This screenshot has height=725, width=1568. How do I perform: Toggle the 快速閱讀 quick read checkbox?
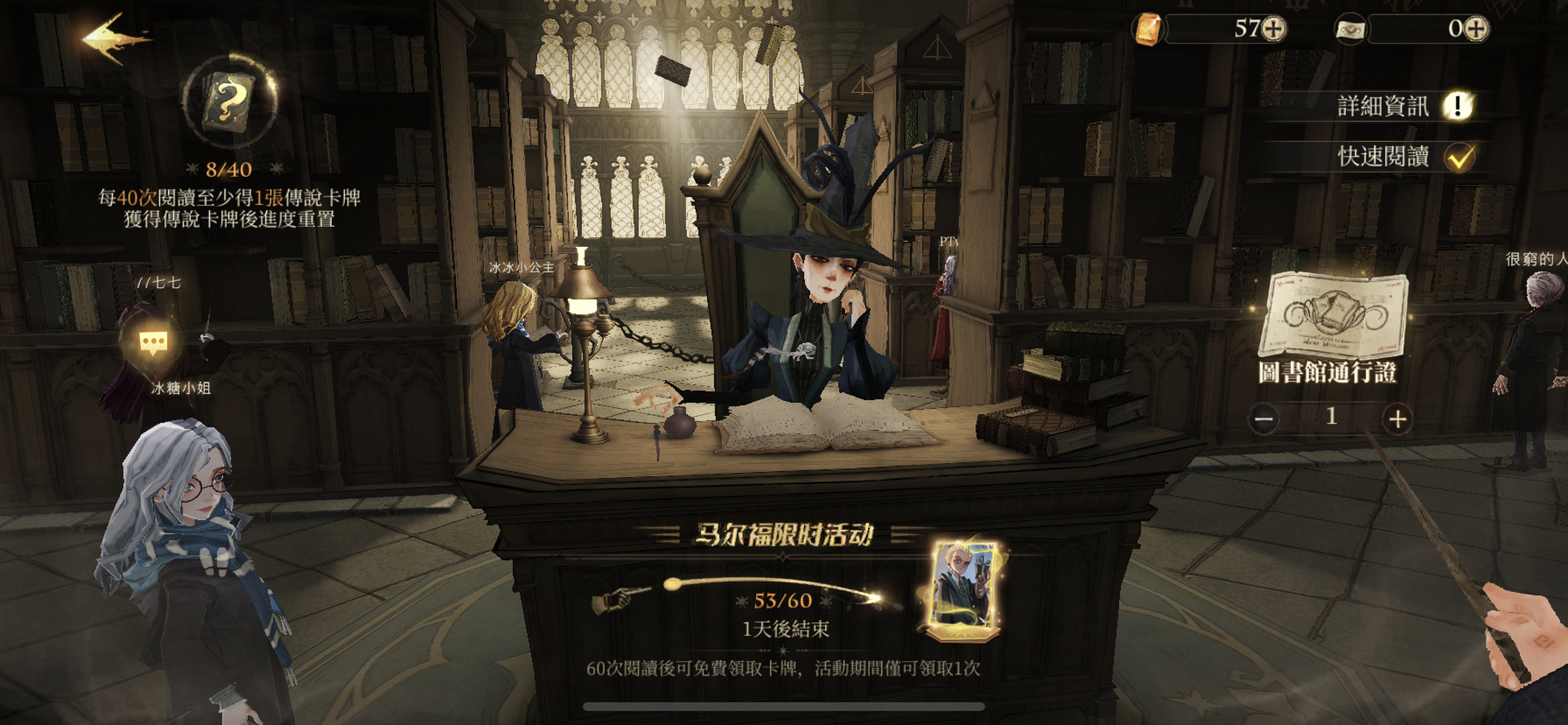coord(1460,157)
